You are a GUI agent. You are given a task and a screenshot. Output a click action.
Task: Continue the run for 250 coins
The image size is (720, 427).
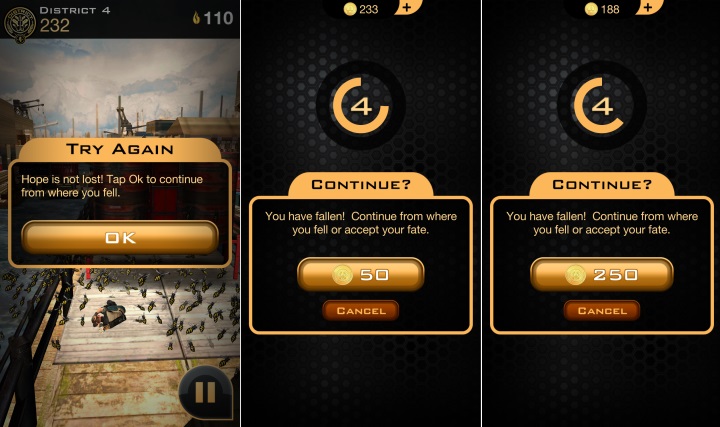click(x=601, y=275)
